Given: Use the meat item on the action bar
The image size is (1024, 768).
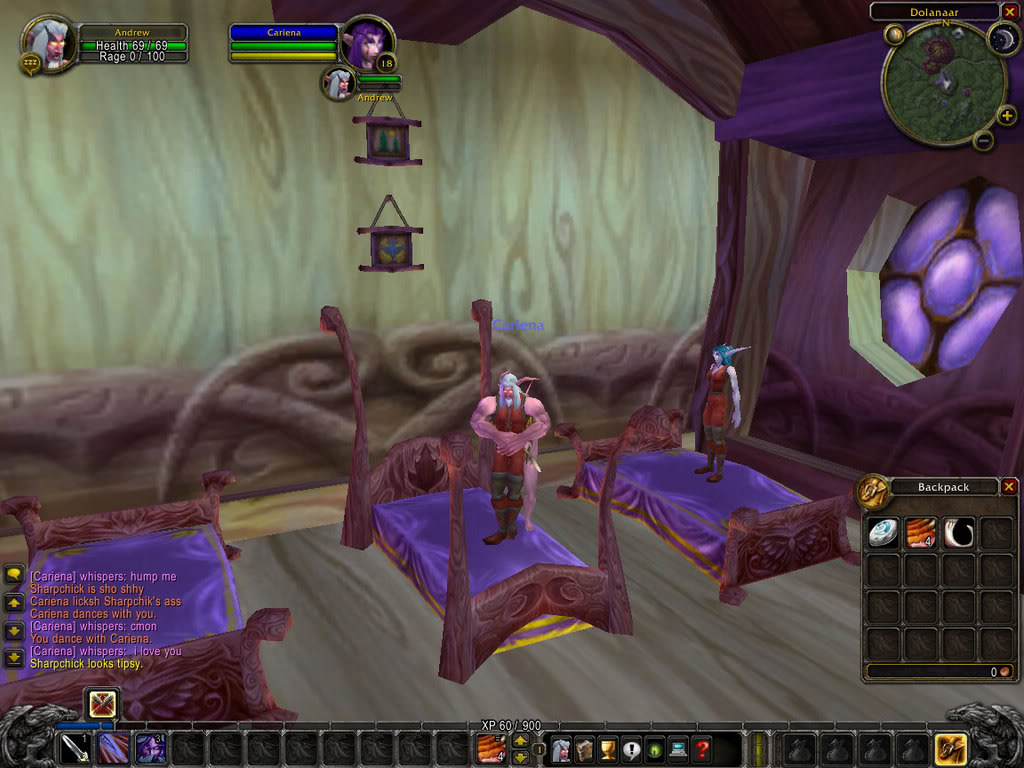Looking at the screenshot, I should [490, 749].
